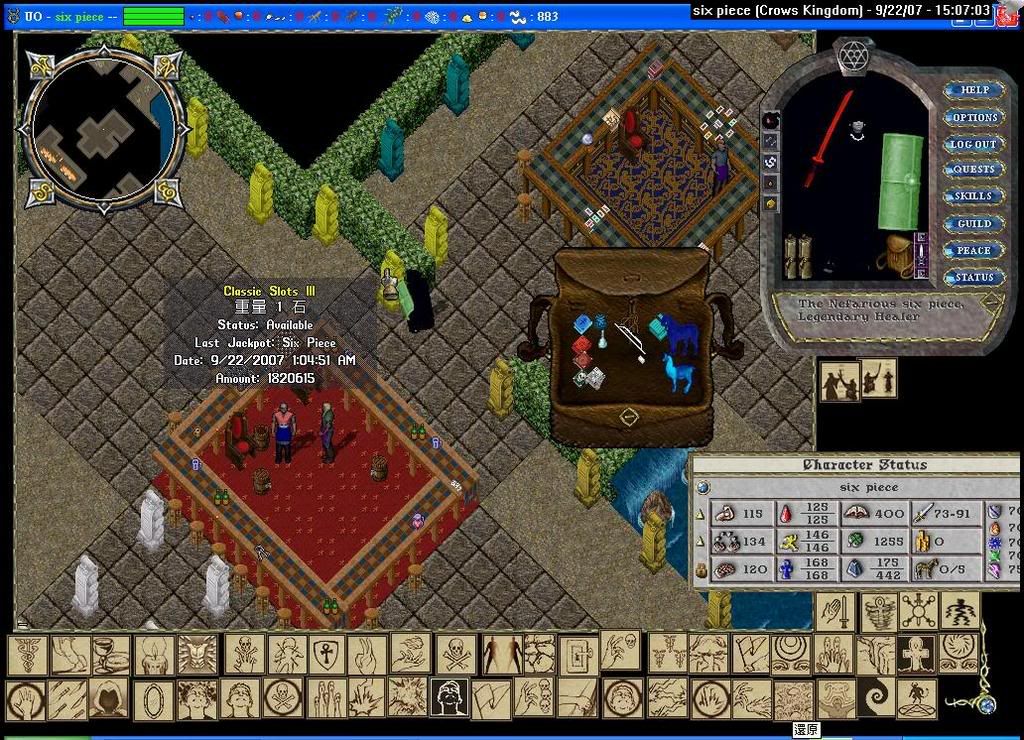This screenshot has width=1024, height=740.
Task: Open the Guild window
Action: click(974, 224)
